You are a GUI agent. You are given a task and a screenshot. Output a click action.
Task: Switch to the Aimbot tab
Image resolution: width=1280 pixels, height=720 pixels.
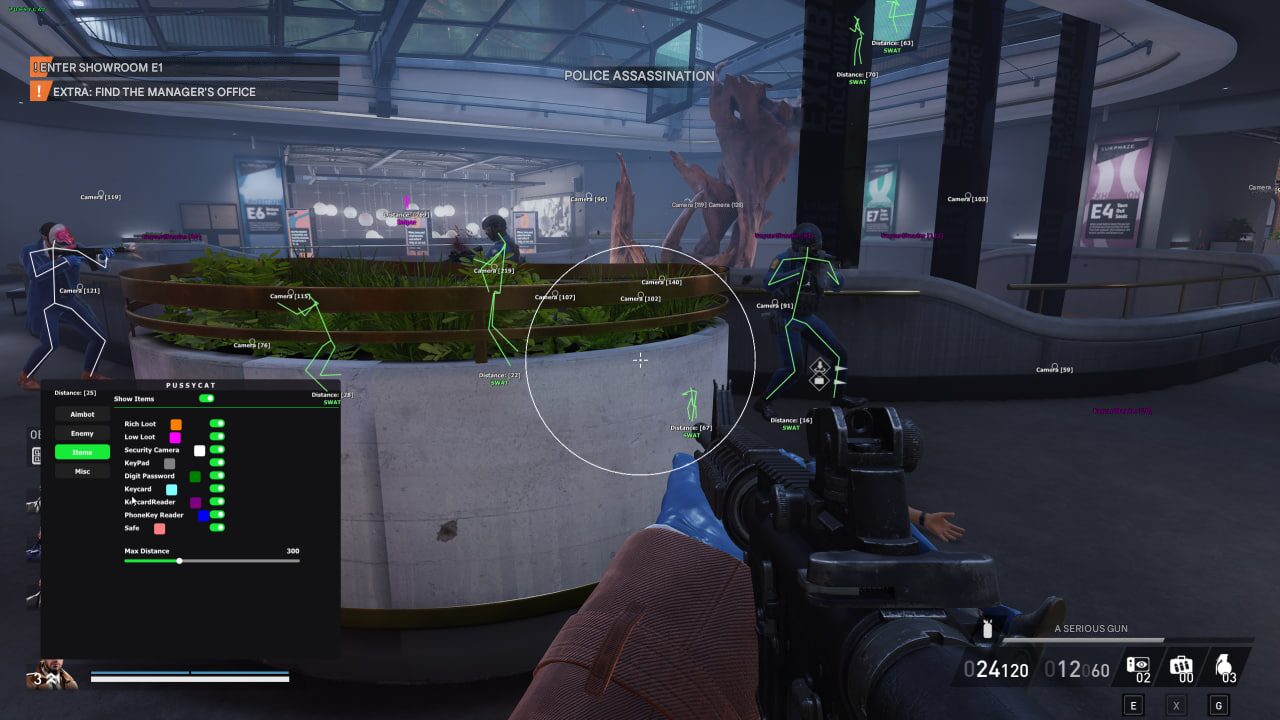[82, 414]
